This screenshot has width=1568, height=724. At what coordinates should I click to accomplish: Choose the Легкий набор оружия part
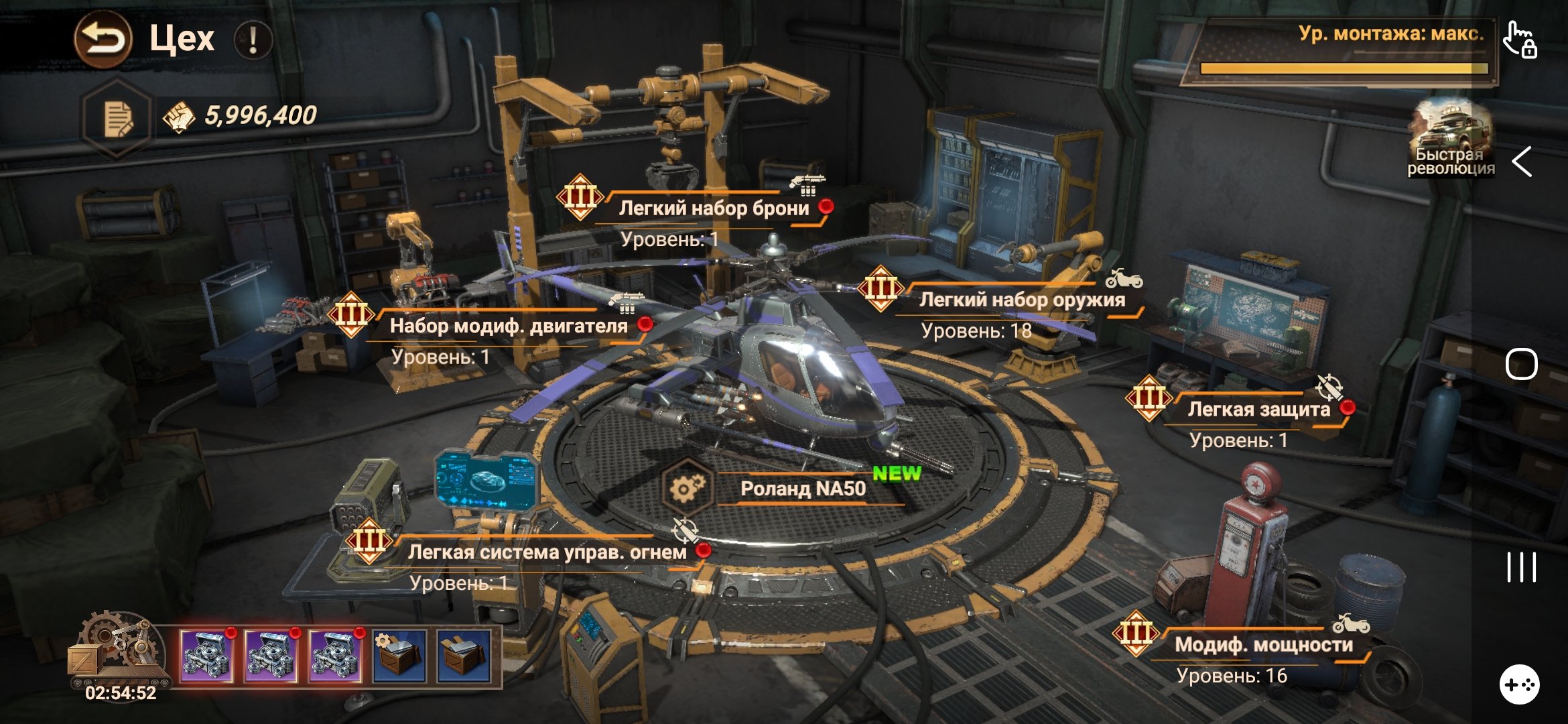[x=1021, y=300]
